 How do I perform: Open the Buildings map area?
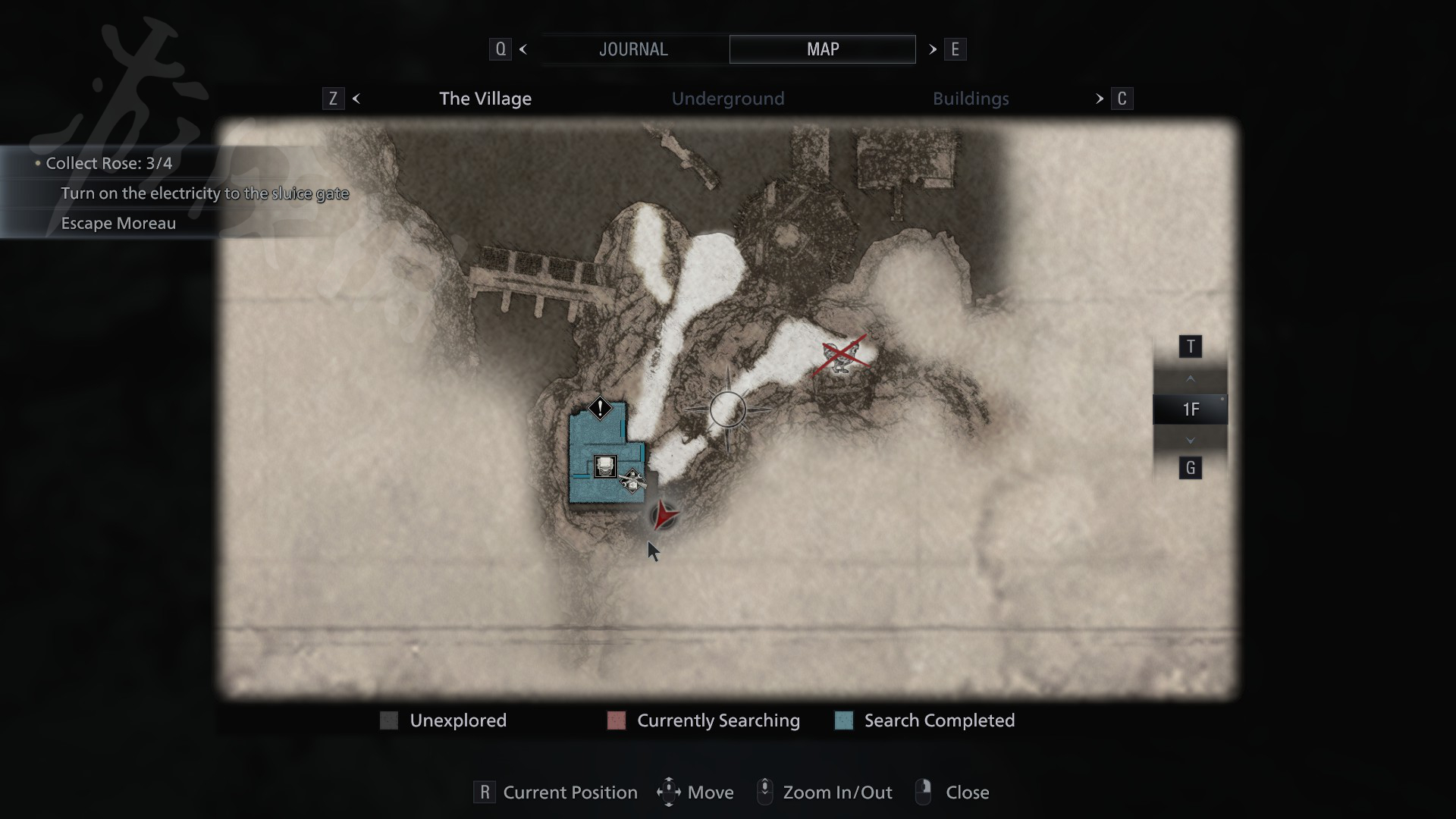(x=971, y=99)
